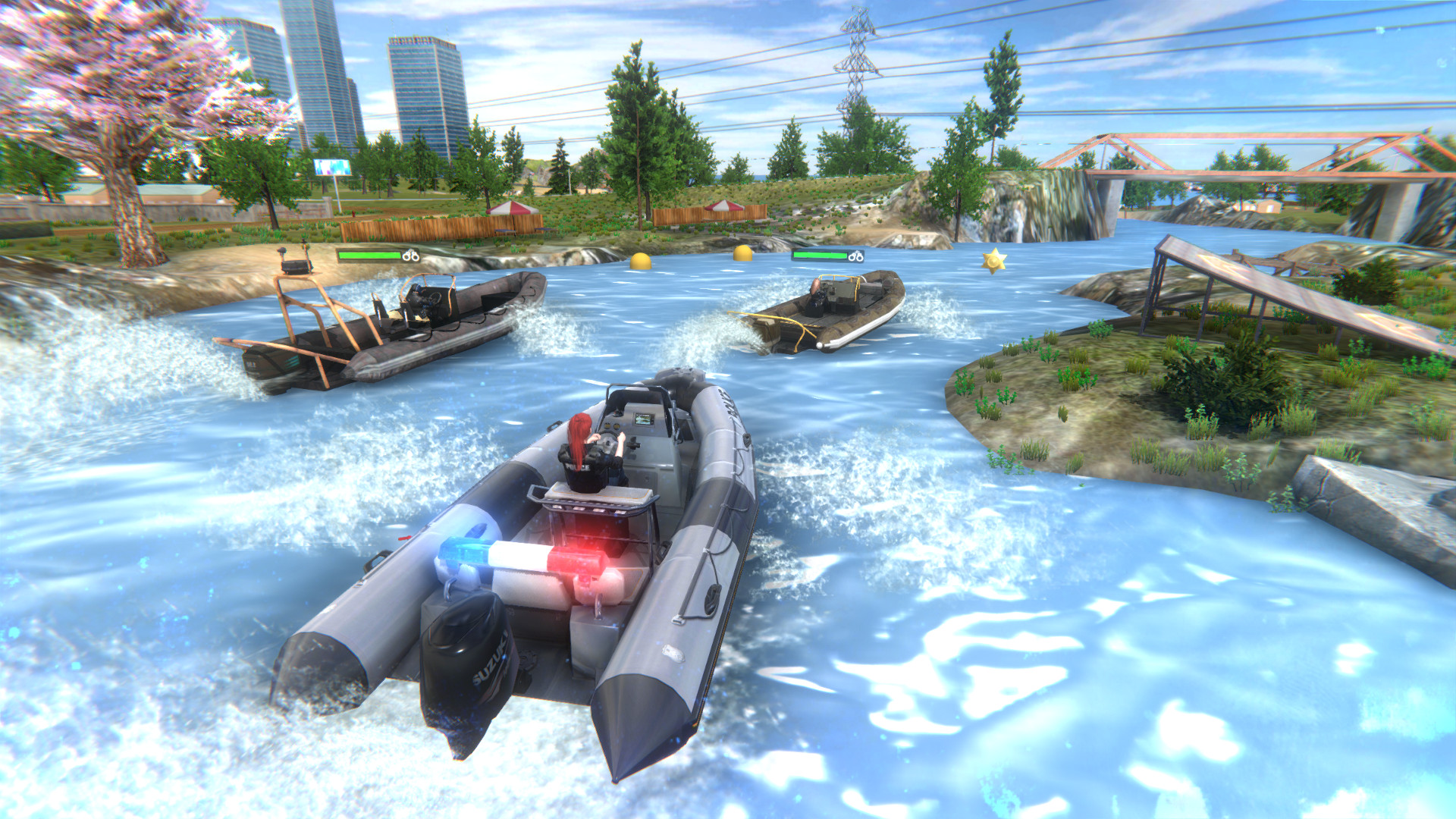Click the green health bar above the right boat

point(819,256)
